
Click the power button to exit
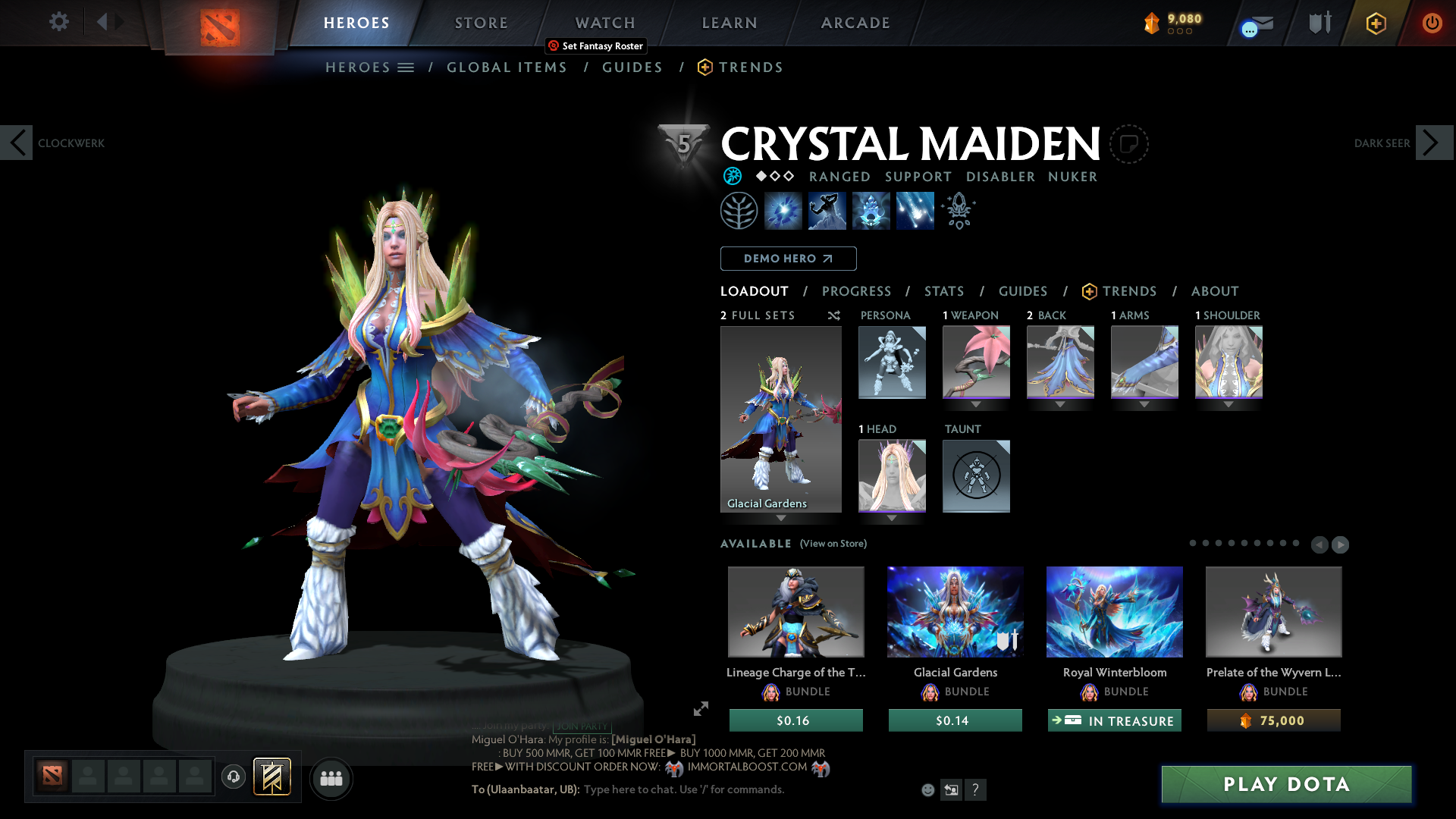click(x=1432, y=23)
